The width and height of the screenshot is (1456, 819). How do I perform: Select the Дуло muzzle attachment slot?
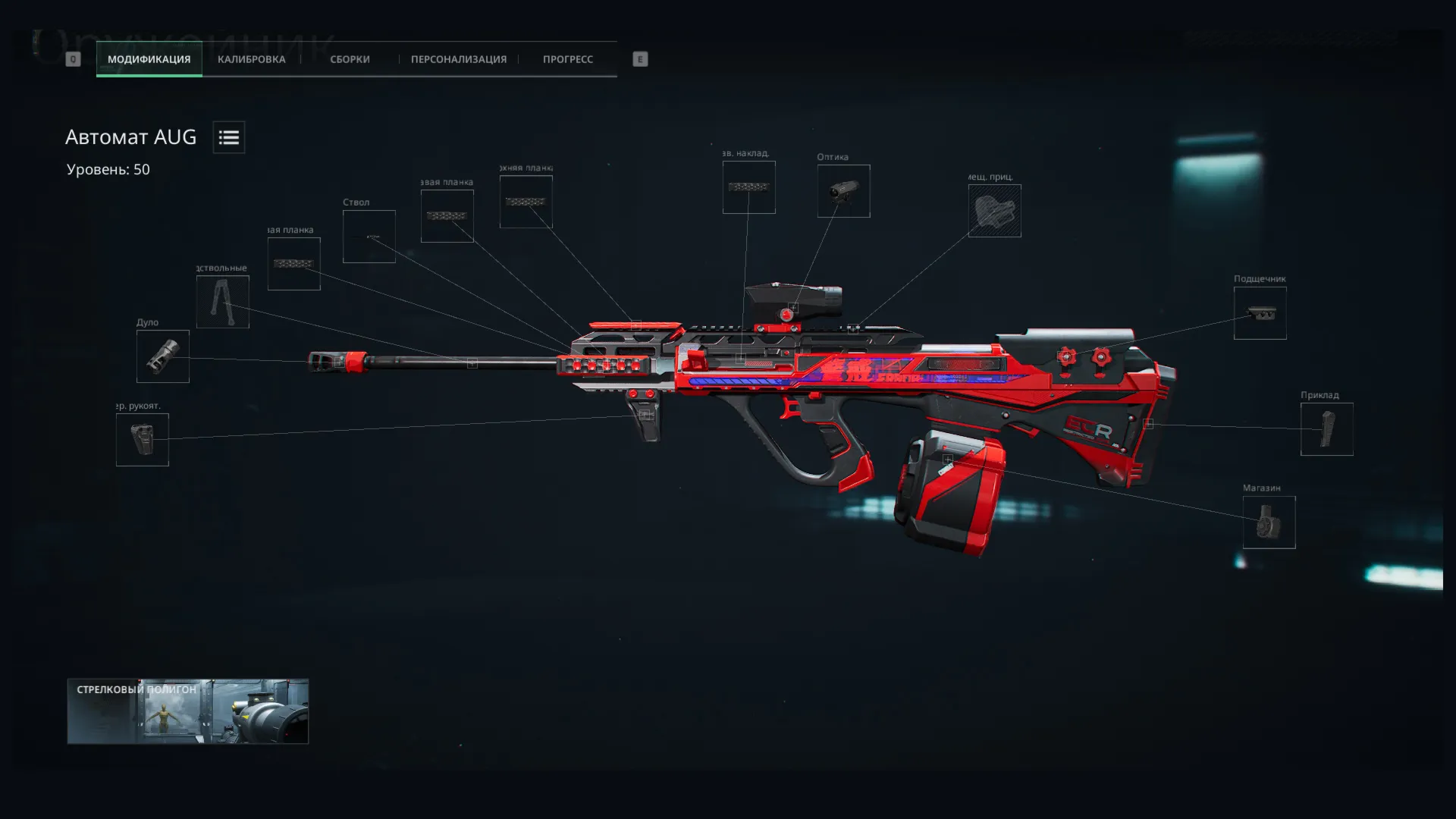(162, 356)
